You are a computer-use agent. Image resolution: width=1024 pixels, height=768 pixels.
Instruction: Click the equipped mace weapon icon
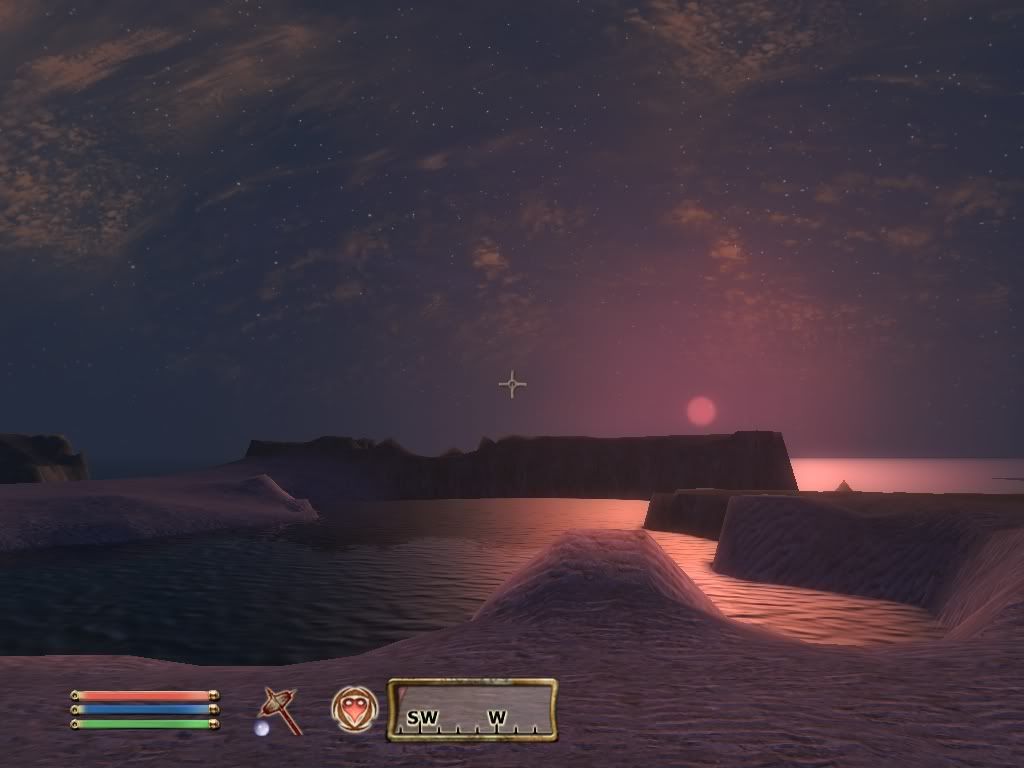click(x=279, y=710)
